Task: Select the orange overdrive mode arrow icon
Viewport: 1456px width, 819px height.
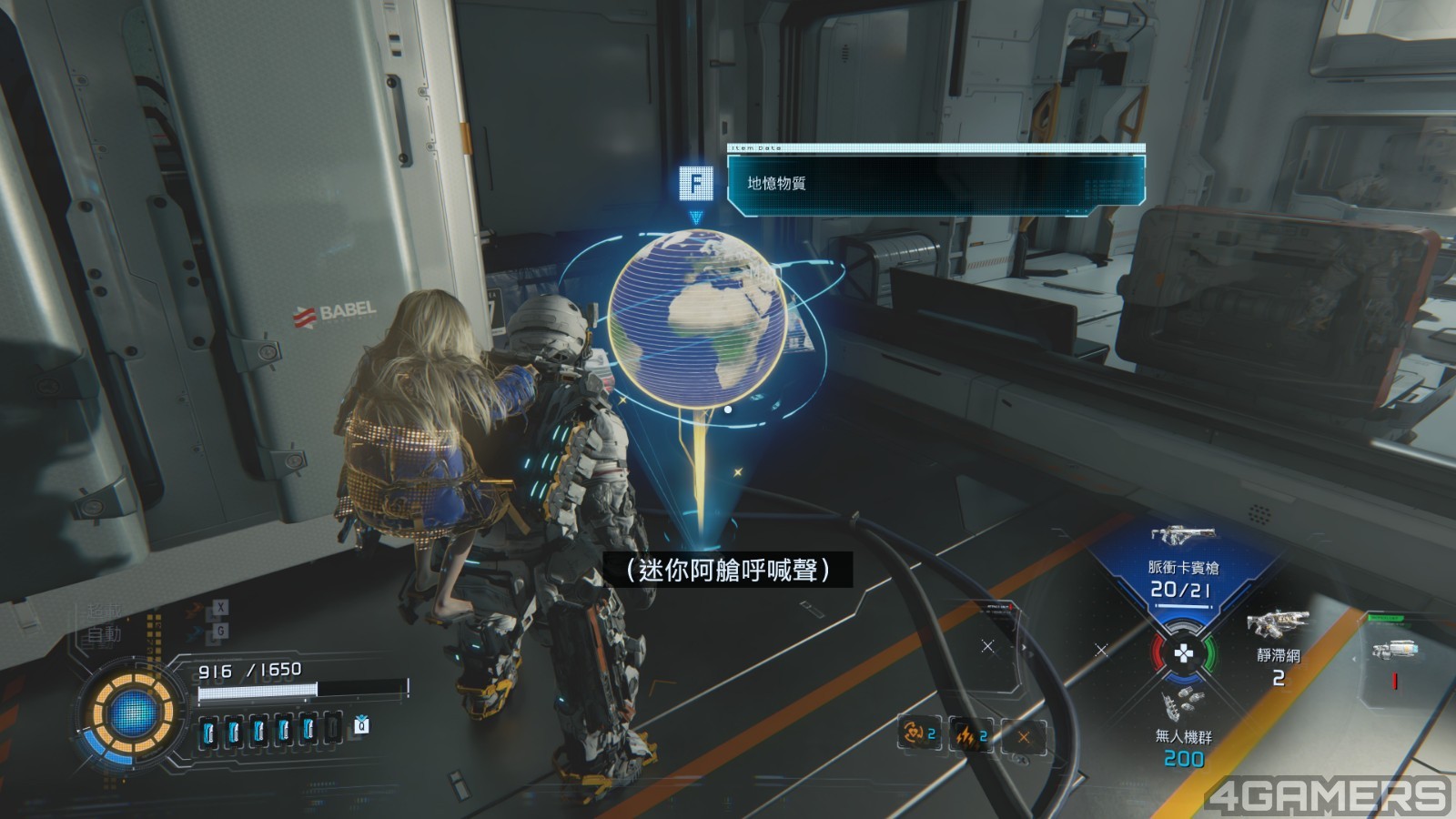Action: [x=197, y=609]
